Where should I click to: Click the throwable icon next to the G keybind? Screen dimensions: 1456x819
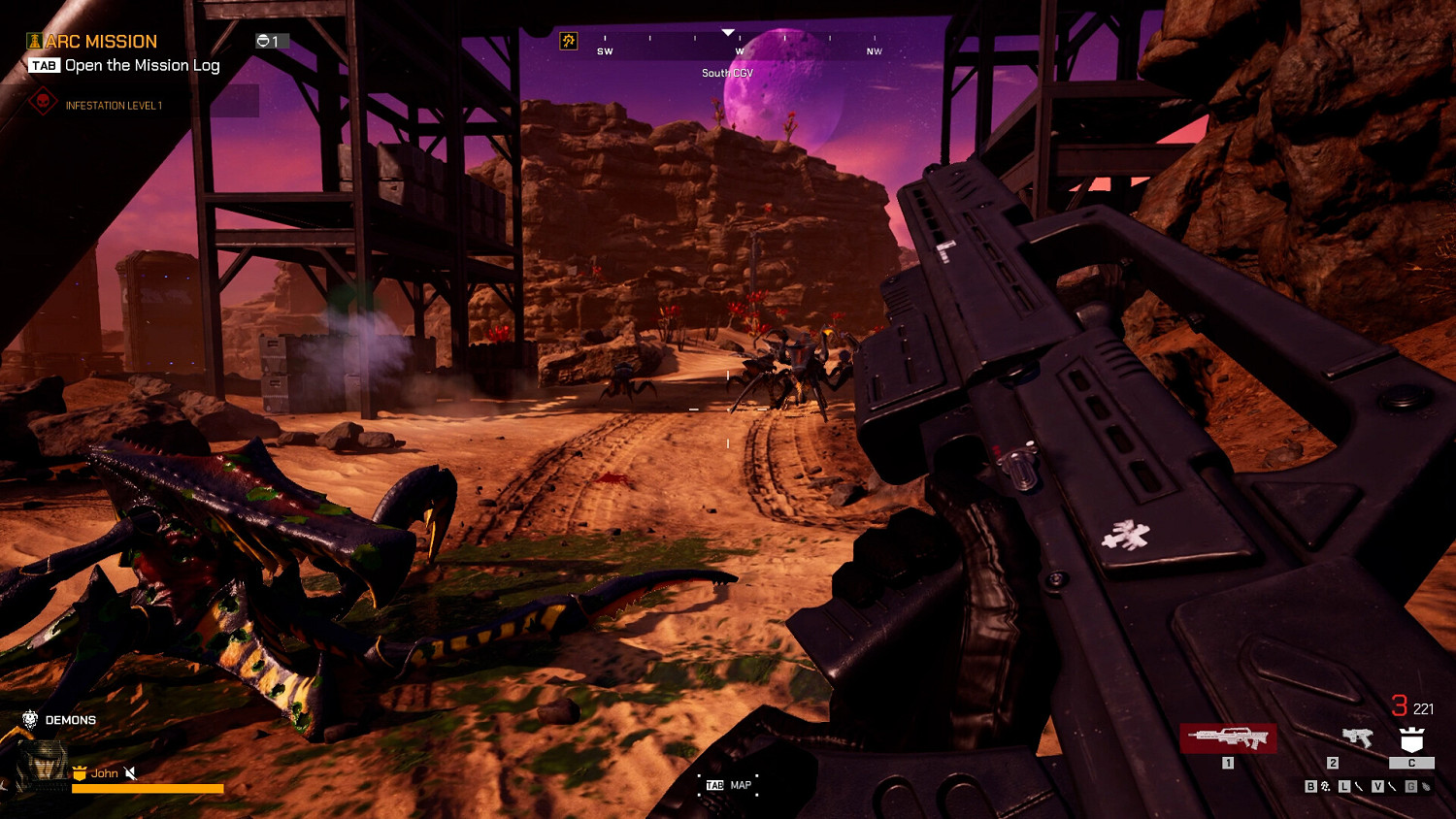(x=1426, y=787)
